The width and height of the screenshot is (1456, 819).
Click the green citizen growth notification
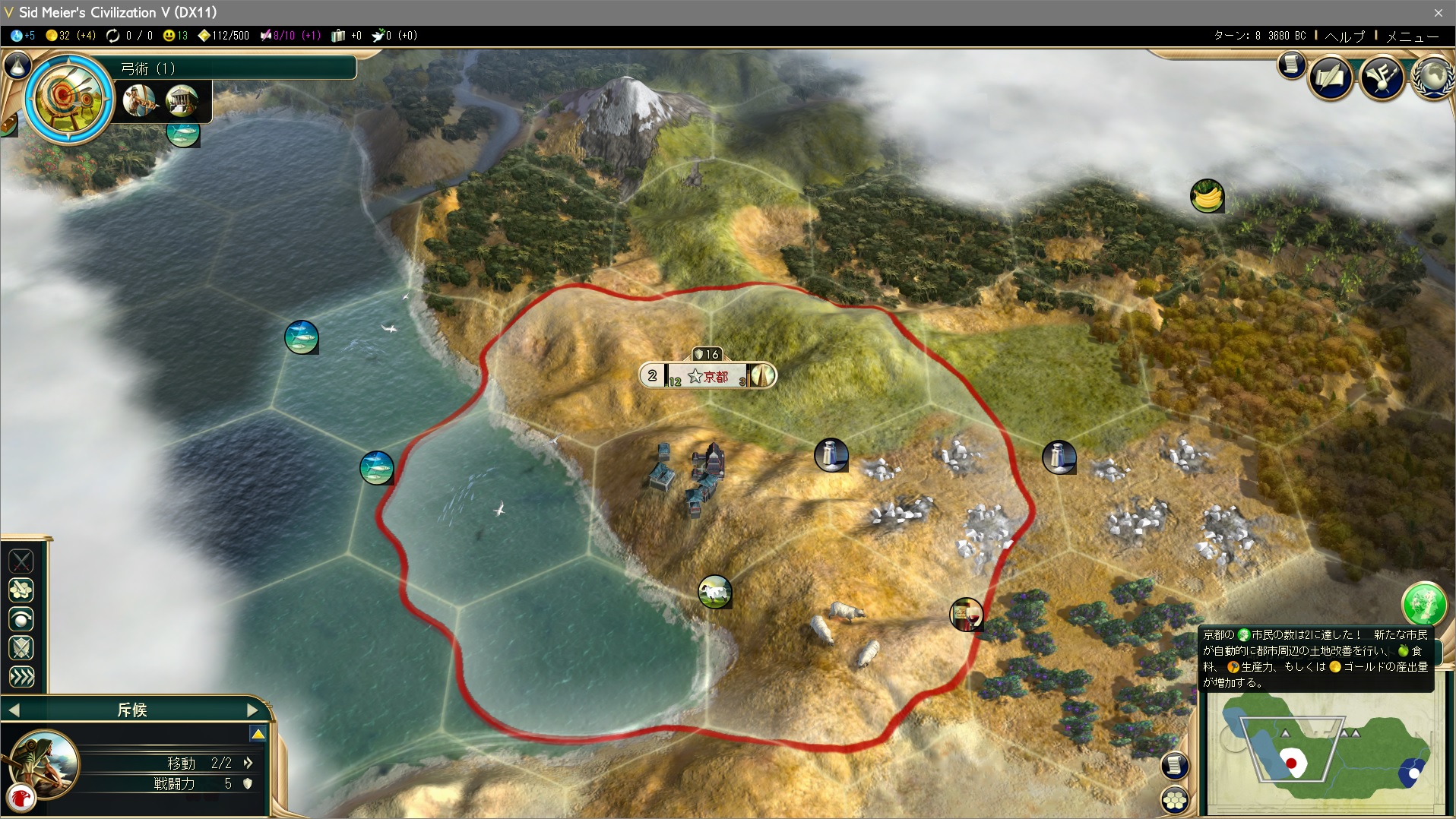[x=1423, y=604]
